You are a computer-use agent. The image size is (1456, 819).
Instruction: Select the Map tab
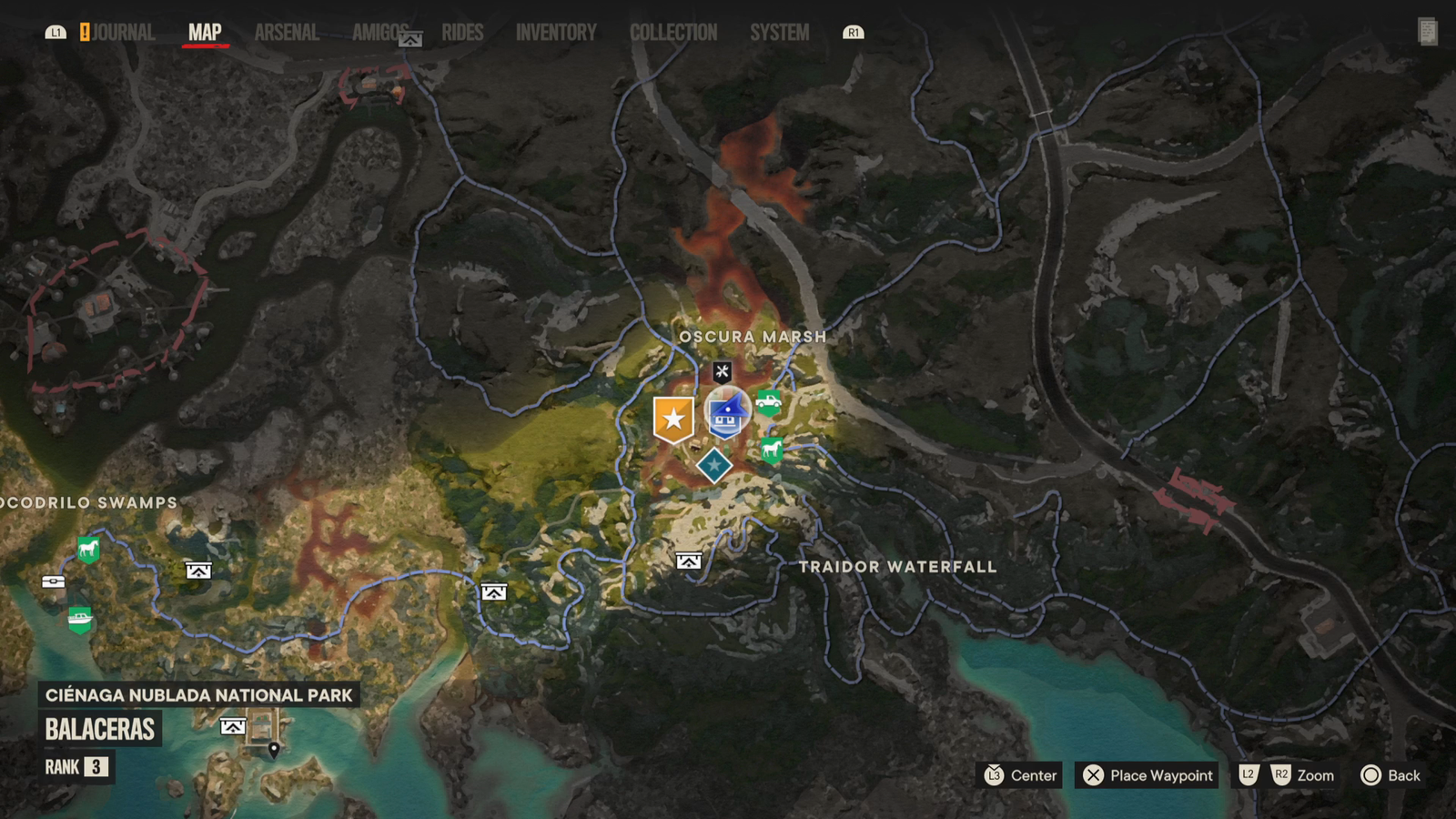point(205,33)
